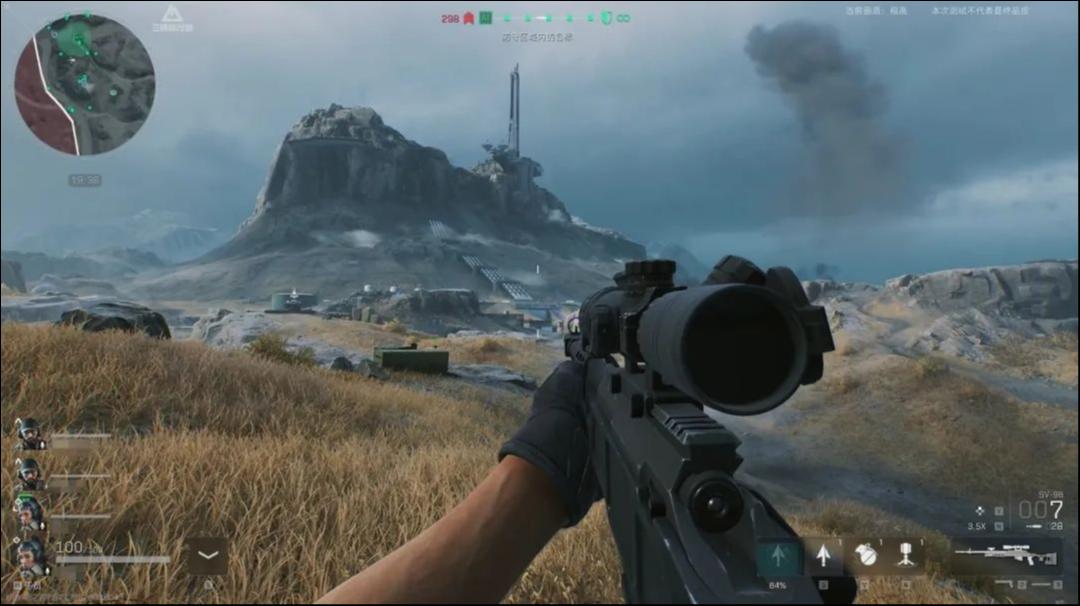Click the triangle logo beside the minimap
This screenshot has height=606, width=1080.
tap(172, 14)
